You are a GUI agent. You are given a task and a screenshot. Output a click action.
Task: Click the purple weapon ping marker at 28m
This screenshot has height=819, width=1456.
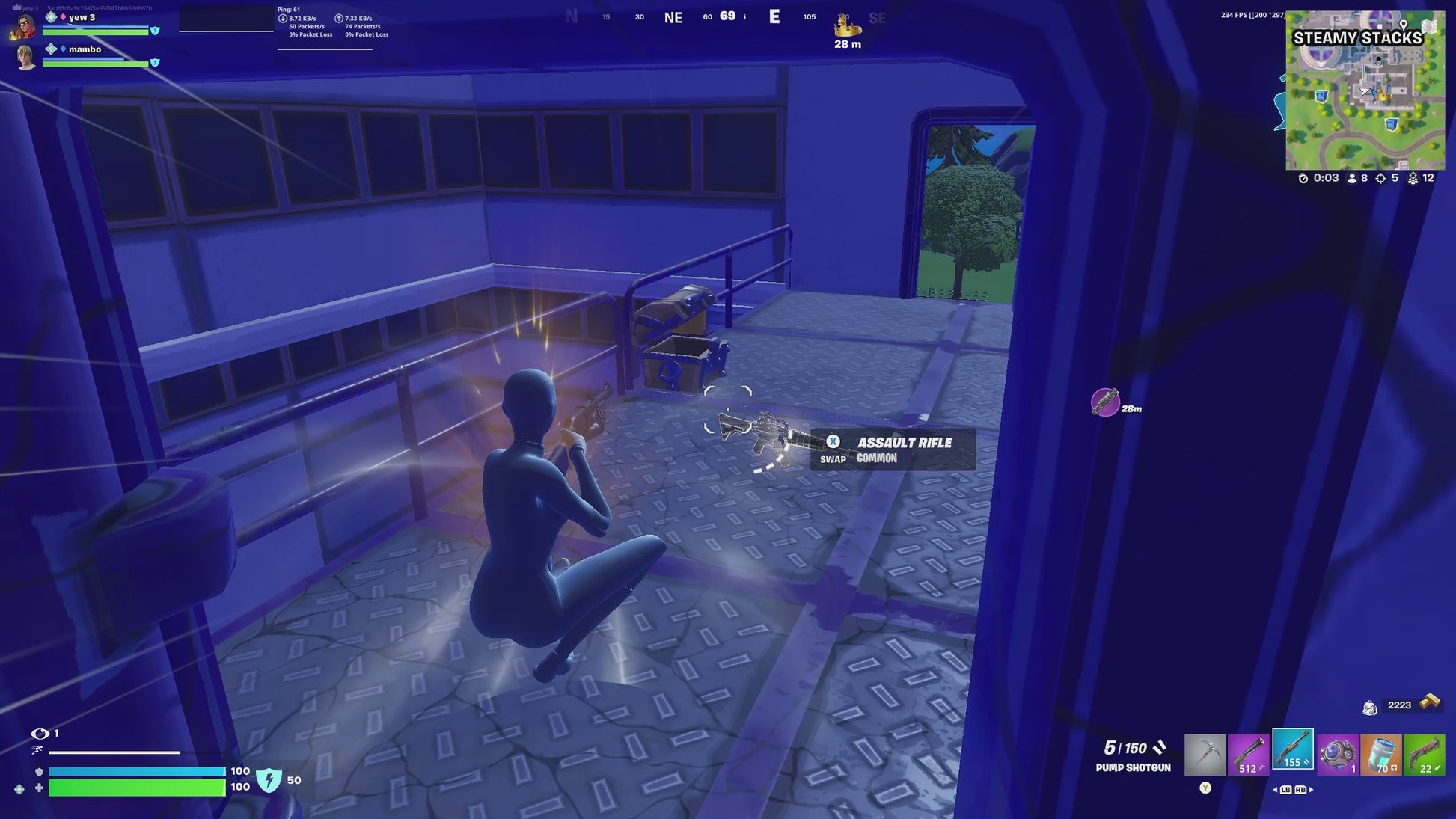1104,402
